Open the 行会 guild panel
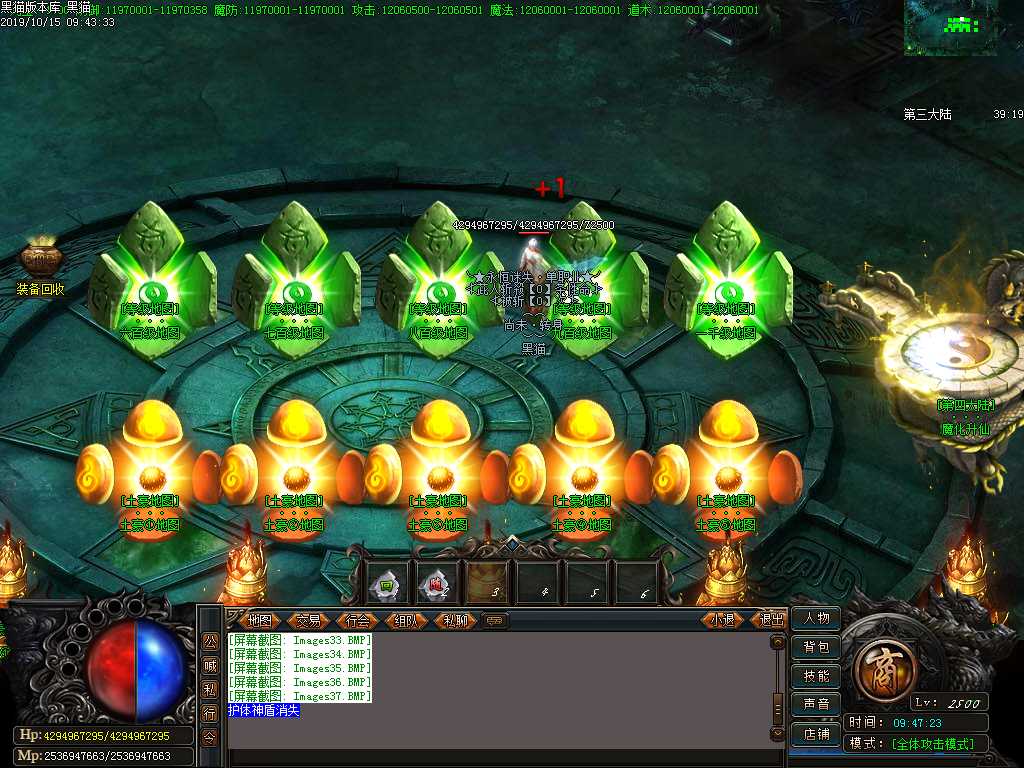Screen dimensions: 1024x768 [358, 620]
